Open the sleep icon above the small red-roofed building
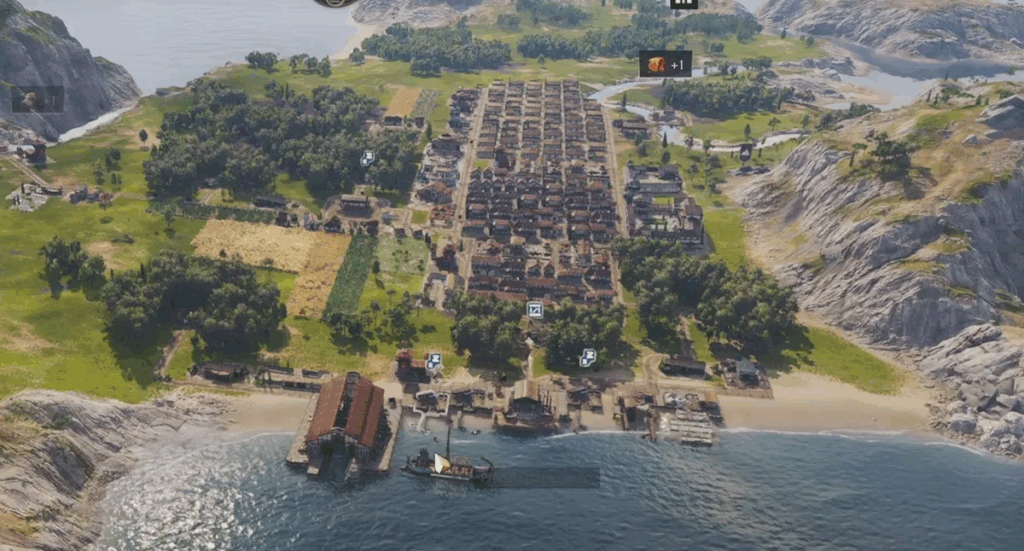Viewport: 1024px width, 551px height. [x=434, y=361]
